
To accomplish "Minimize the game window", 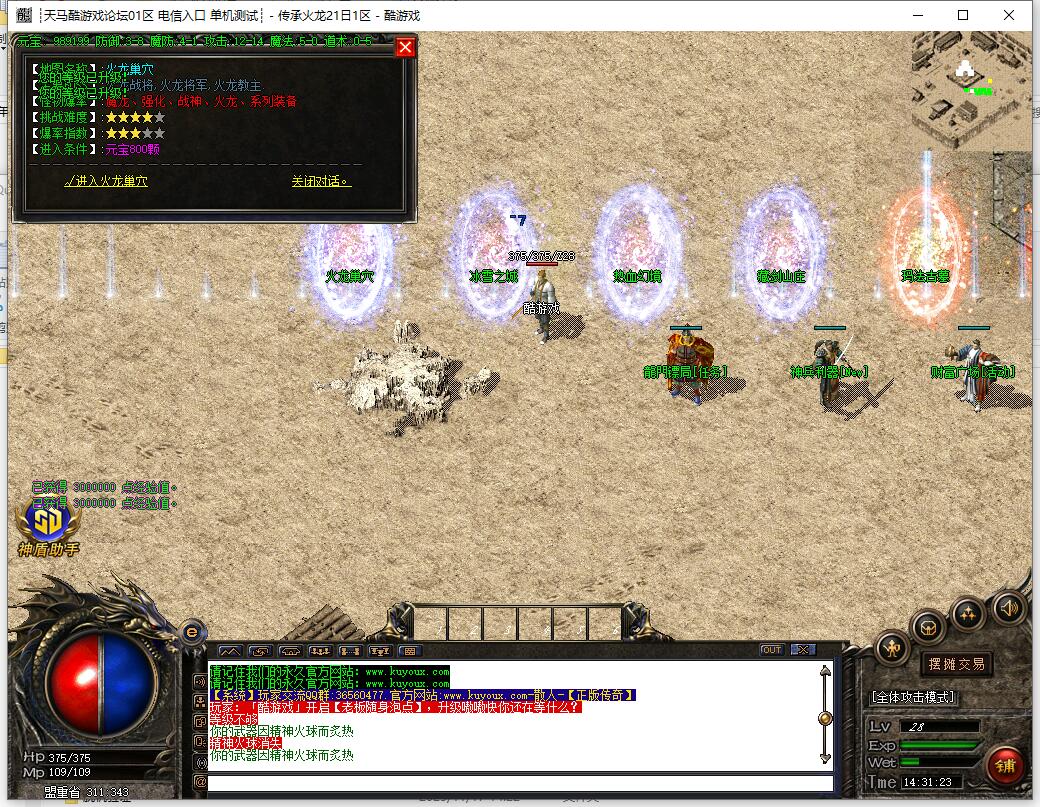I will (917, 15).
